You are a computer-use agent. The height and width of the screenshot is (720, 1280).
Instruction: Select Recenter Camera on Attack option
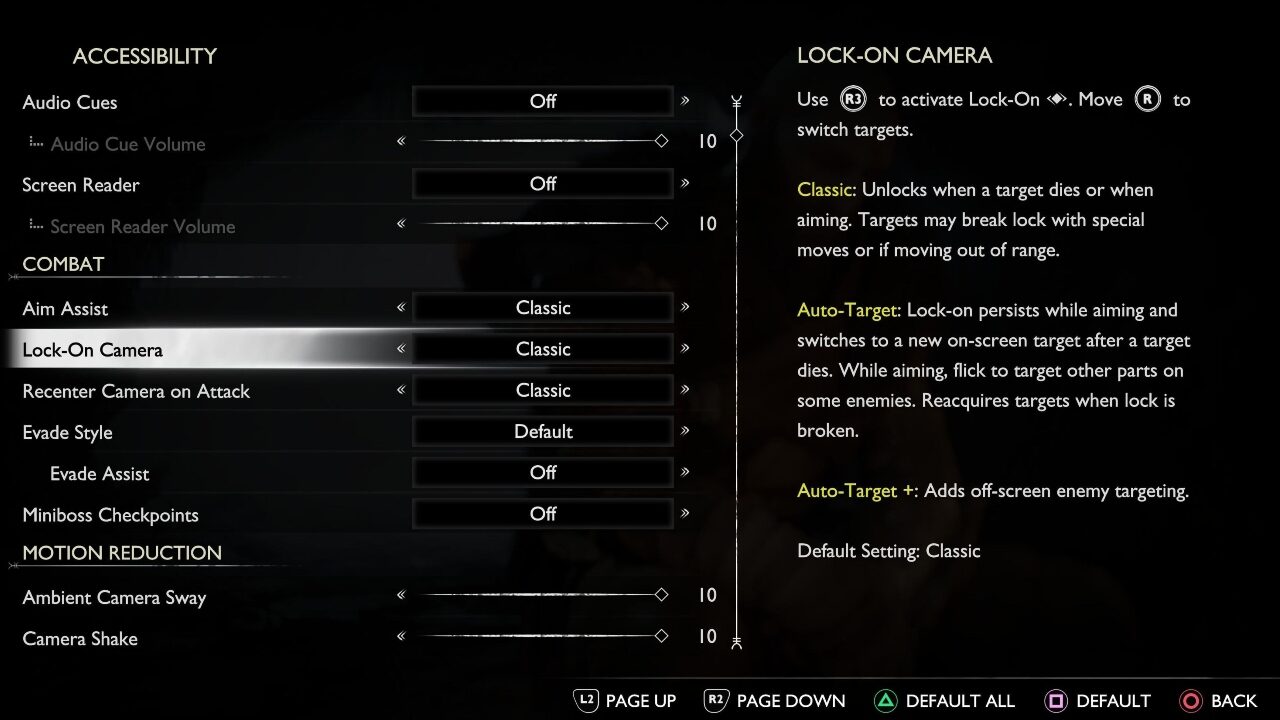click(x=136, y=391)
